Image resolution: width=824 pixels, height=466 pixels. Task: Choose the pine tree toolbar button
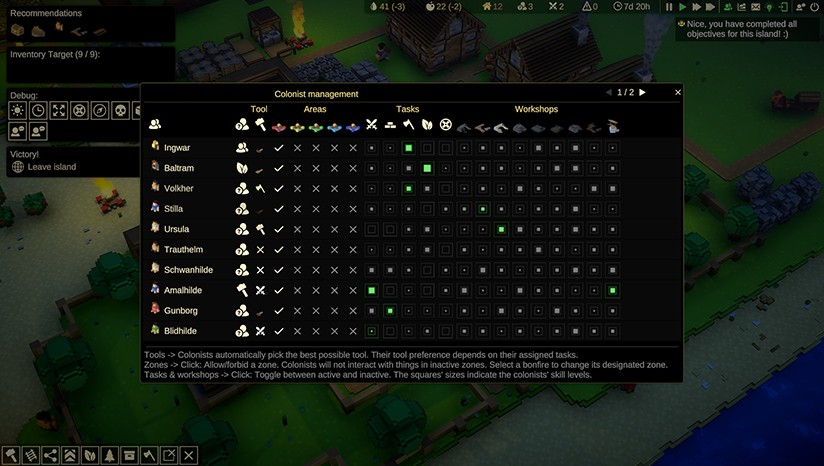tap(110, 456)
